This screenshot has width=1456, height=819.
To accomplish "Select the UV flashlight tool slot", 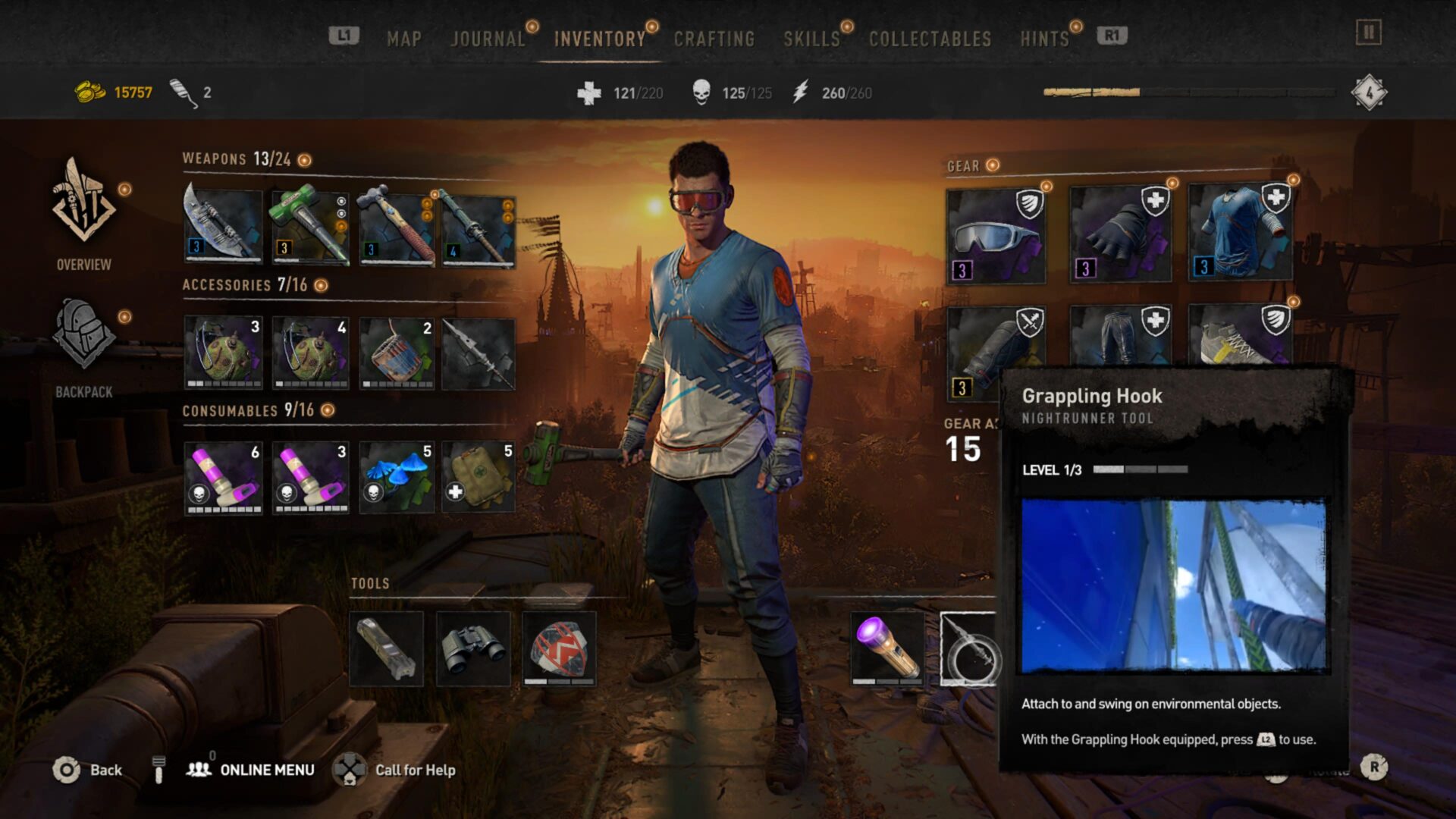I will click(x=886, y=649).
